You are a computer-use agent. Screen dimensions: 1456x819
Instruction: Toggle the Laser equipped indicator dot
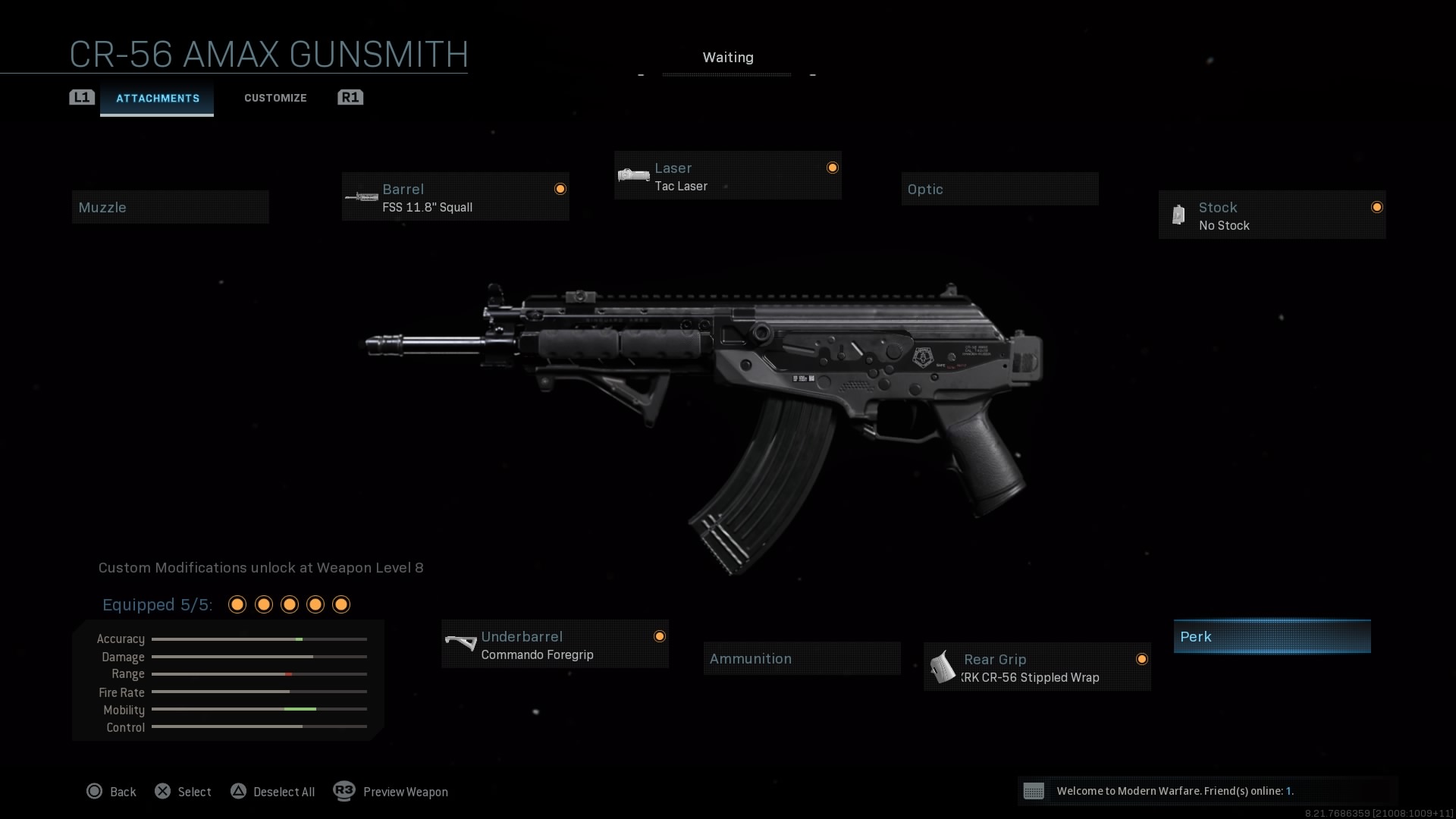pyautogui.click(x=832, y=167)
